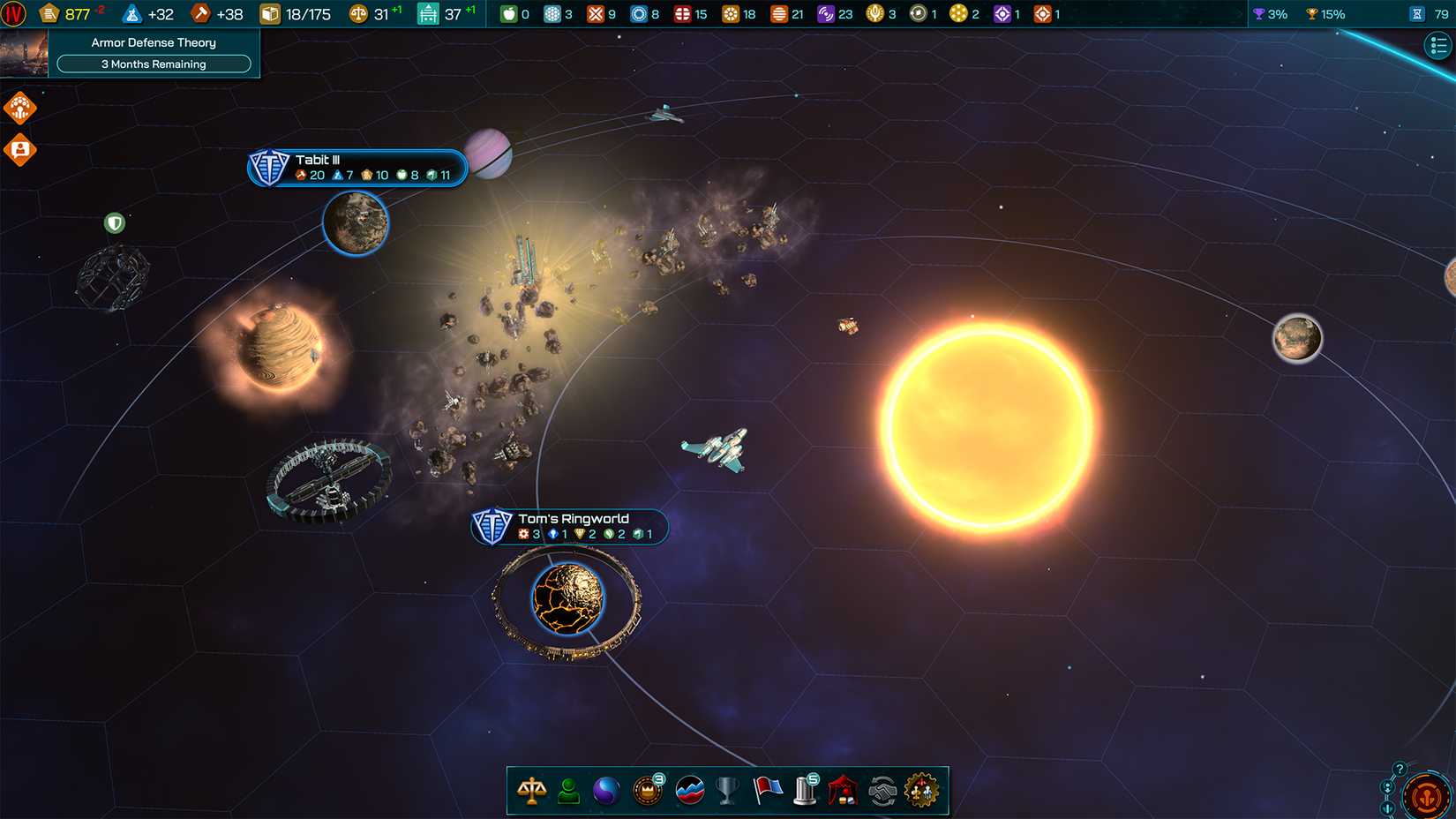Open the golden scales icon in bottom toolbar

pyautogui.click(x=531, y=791)
